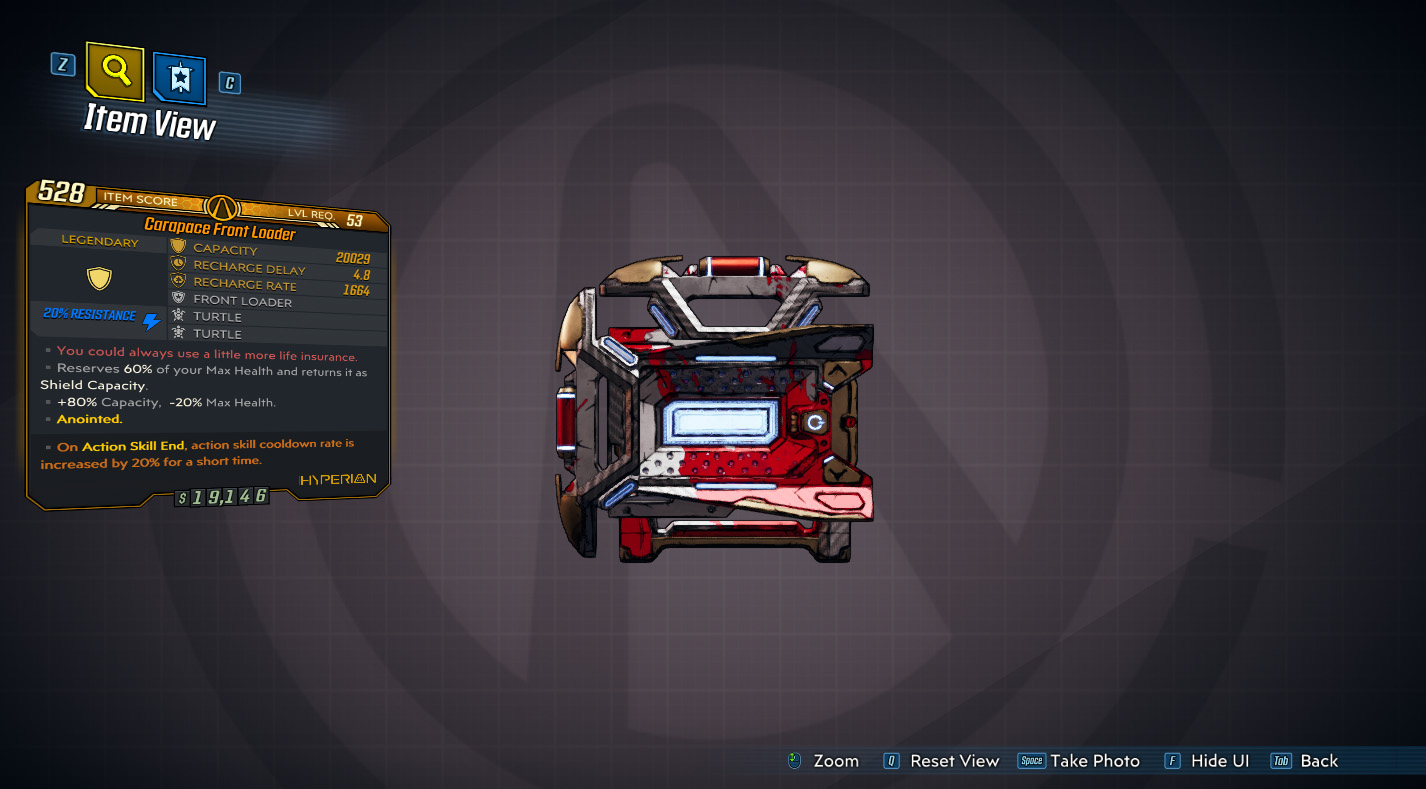Viewport: 1426px width, 789px height.
Task: Click the Vault symbol on item score banner
Action: click(x=224, y=209)
